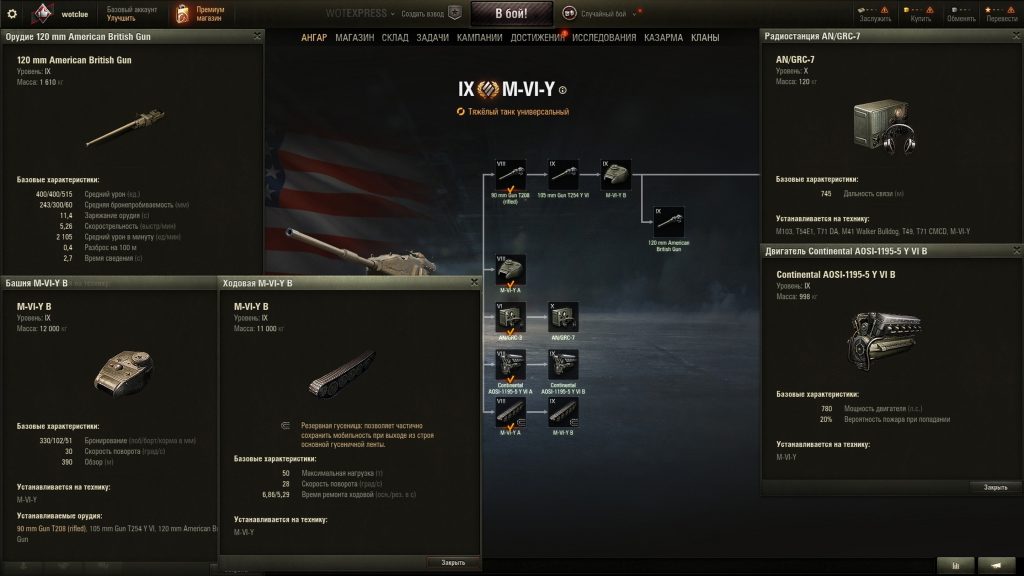Select the 120 mm American British Gun module
This screenshot has width=1024, height=576.
coord(669,222)
